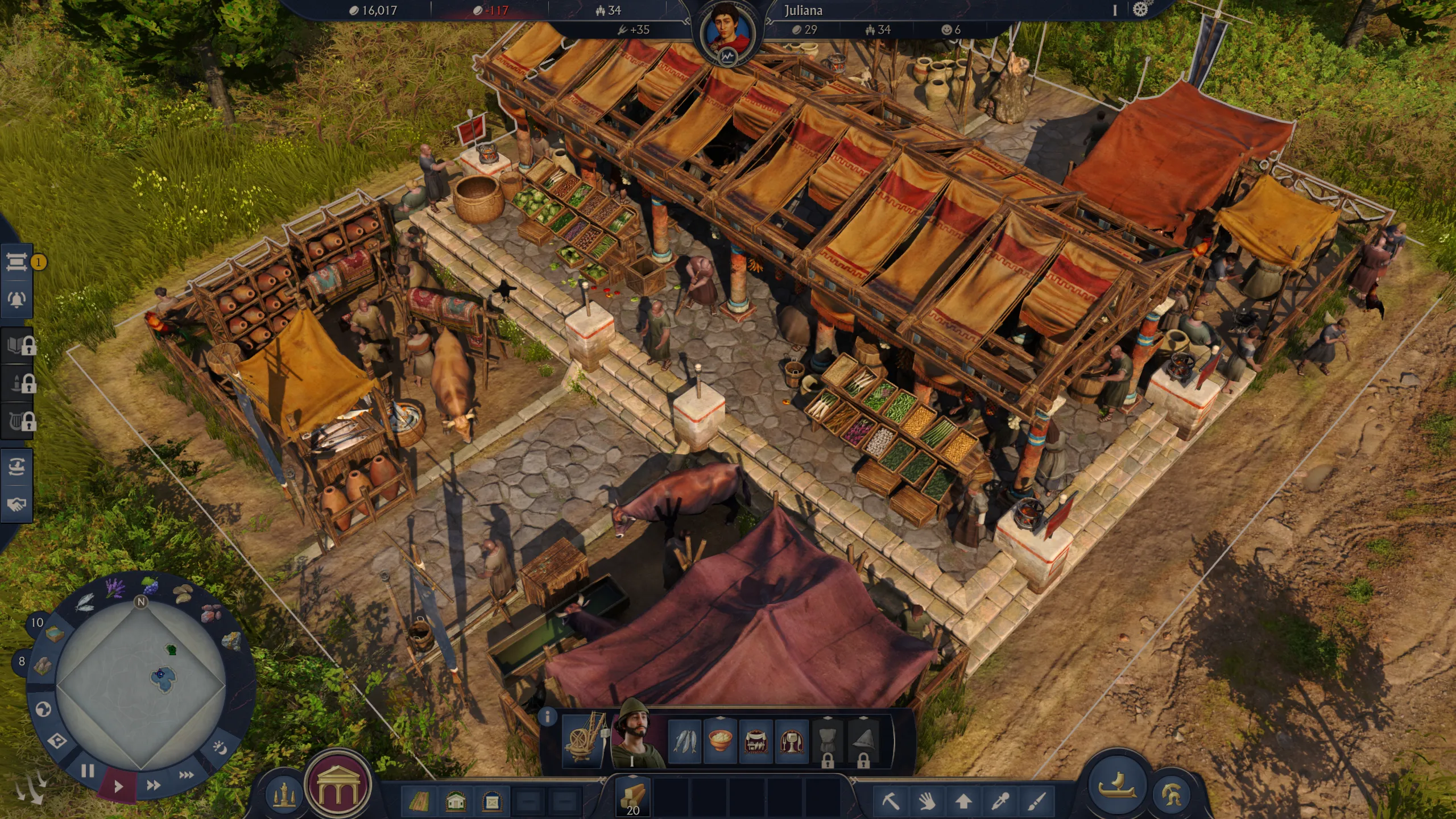
Task: Activate the eyedropper copy tool
Action: click(x=1000, y=801)
